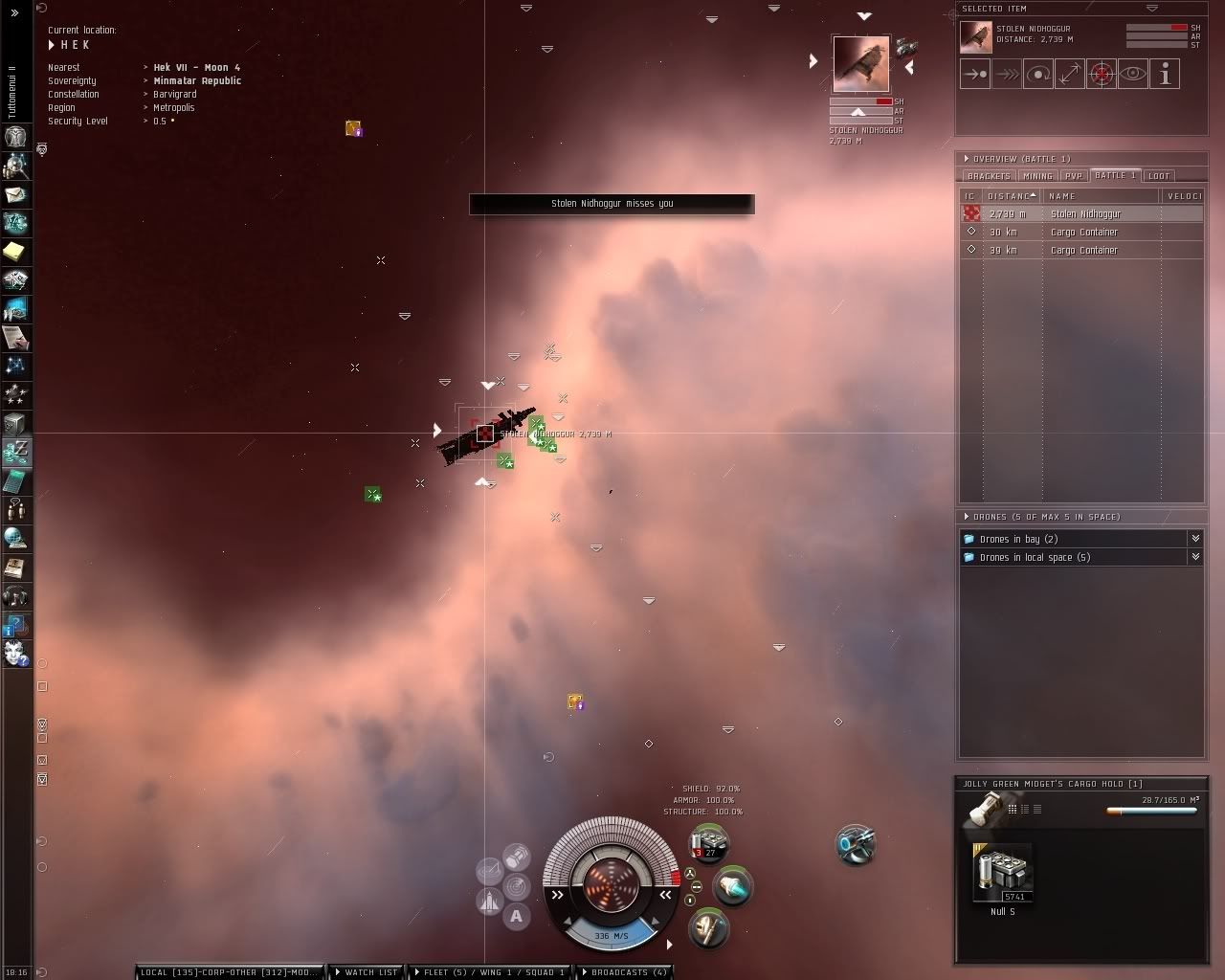Select Stolen Nidhoggur row in overview
The height and width of the screenshot is (980, 1225).
1085,213
